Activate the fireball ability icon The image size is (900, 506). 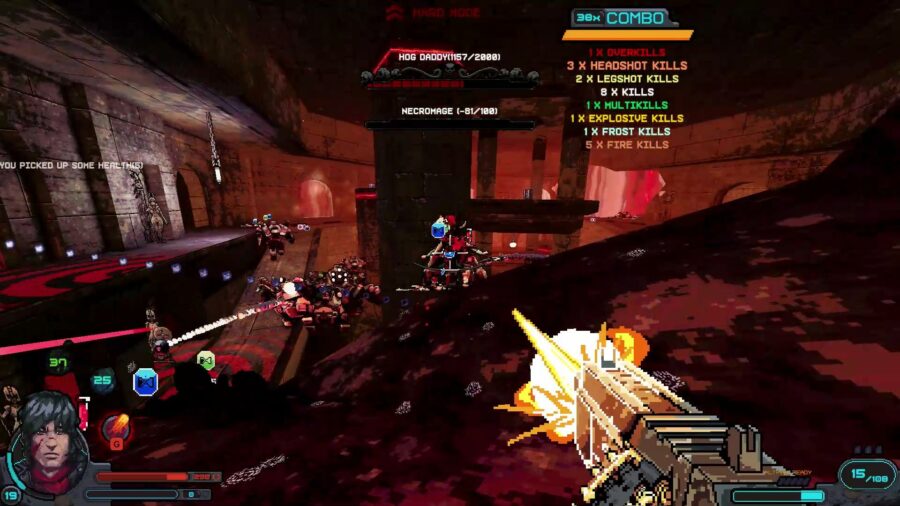(117, 428)
